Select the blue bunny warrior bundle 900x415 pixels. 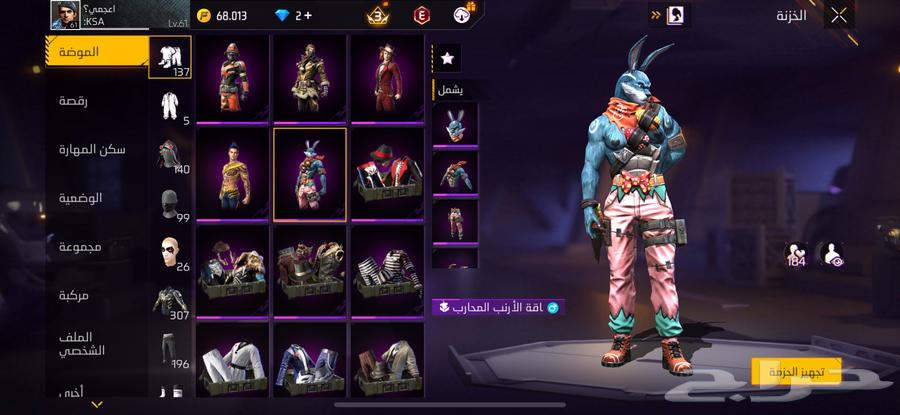(310, 174)
